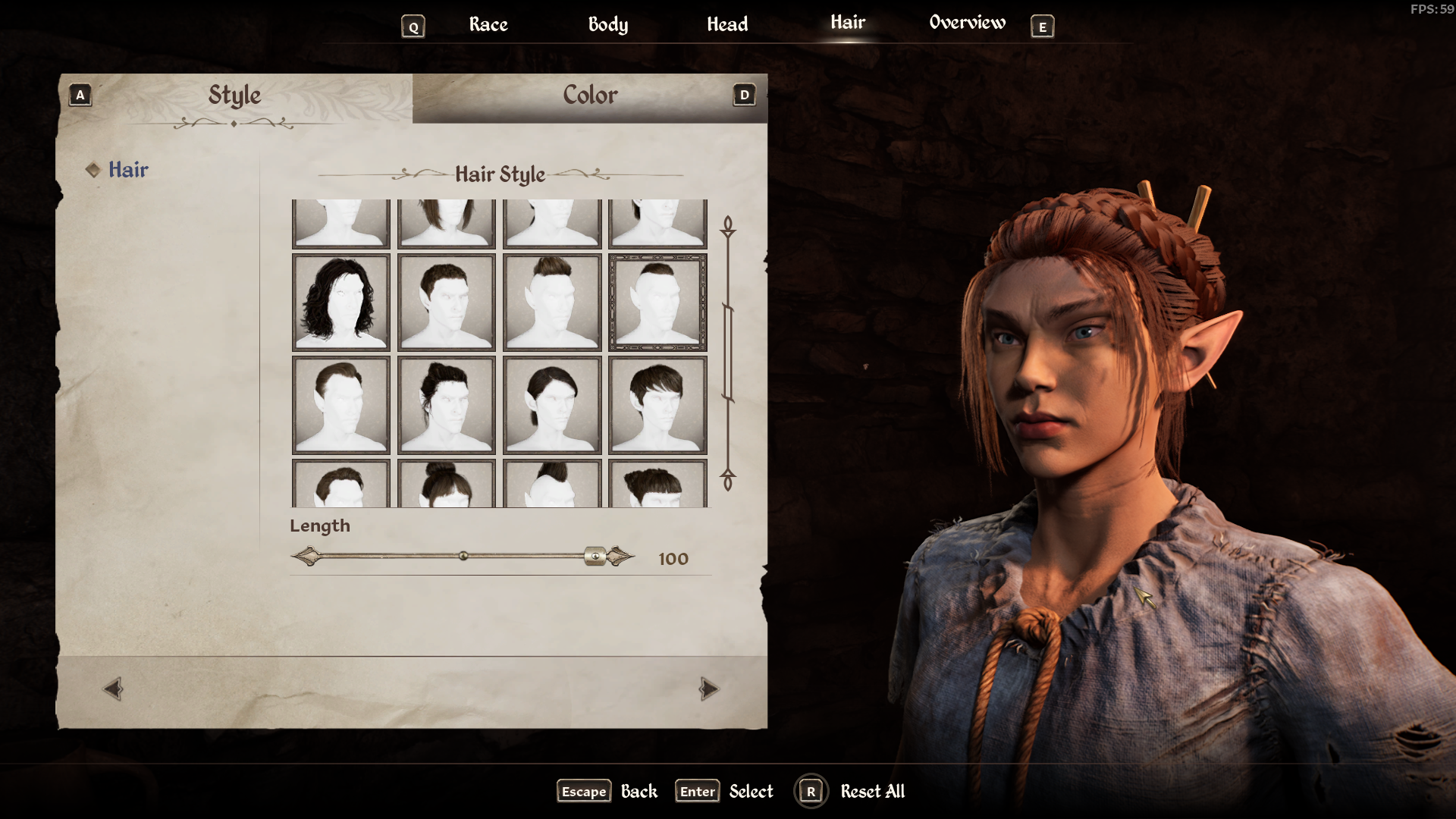Open the Body tab

tap(607, 24)
